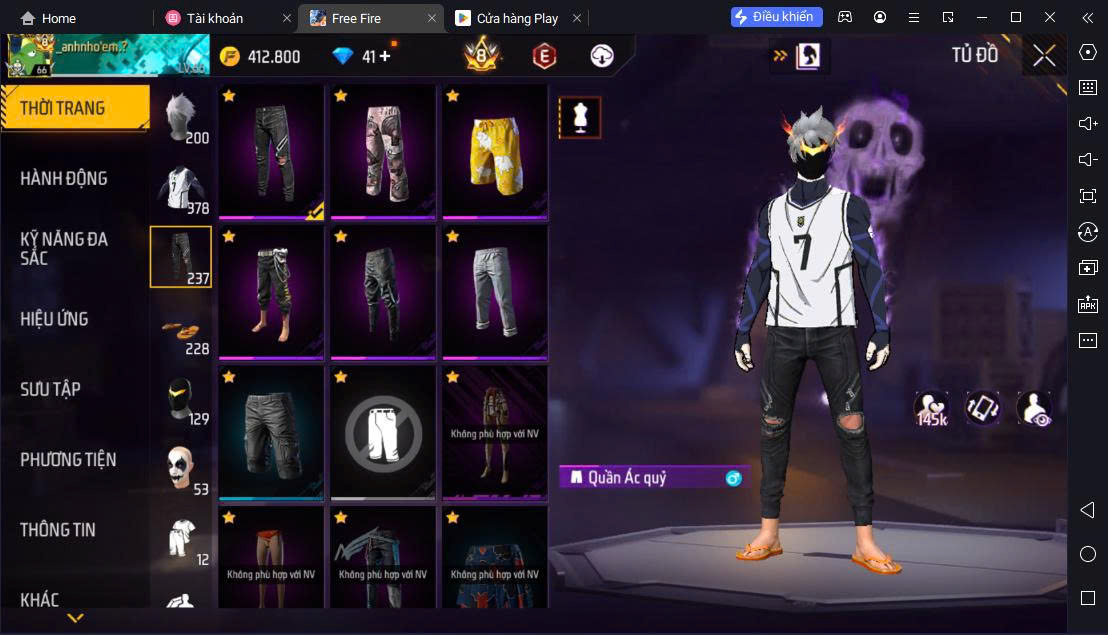1108x635 pixels.
Task: Select the pink camo pants item
Action: point(382,152)
